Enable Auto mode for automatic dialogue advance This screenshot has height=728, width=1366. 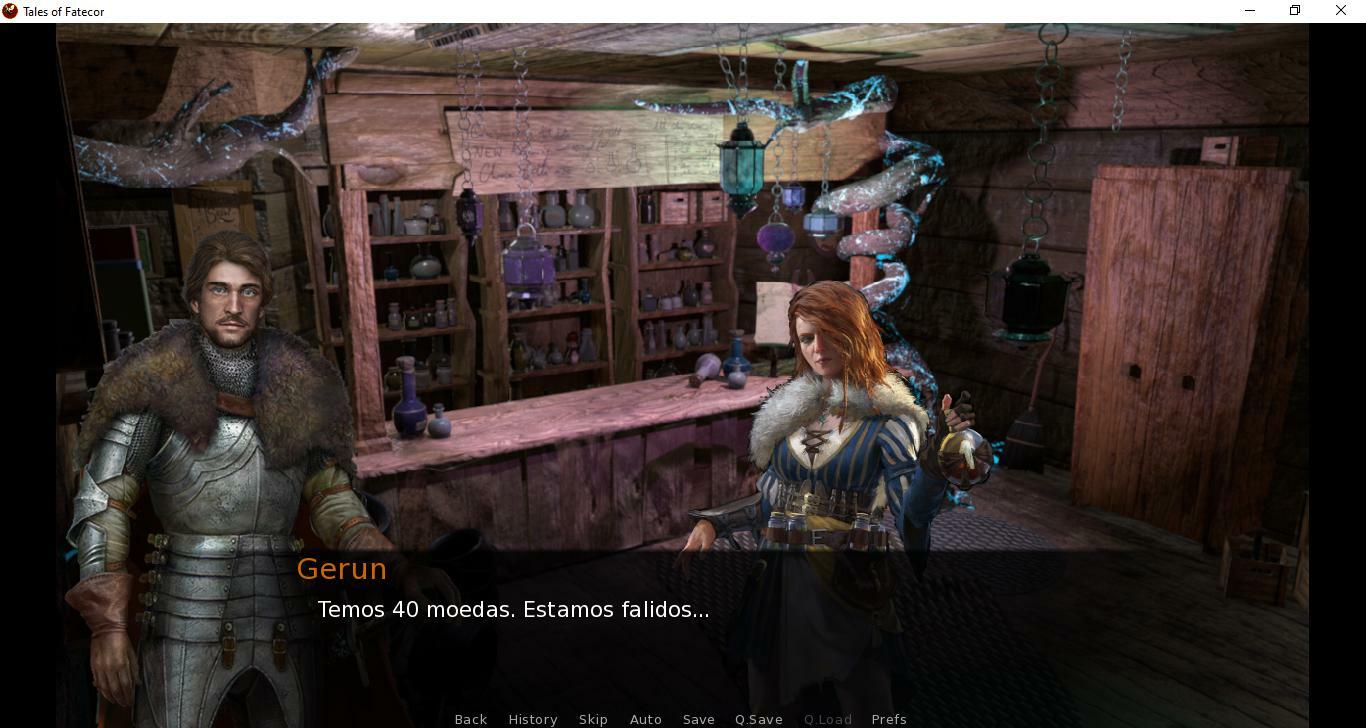point(645,719)
